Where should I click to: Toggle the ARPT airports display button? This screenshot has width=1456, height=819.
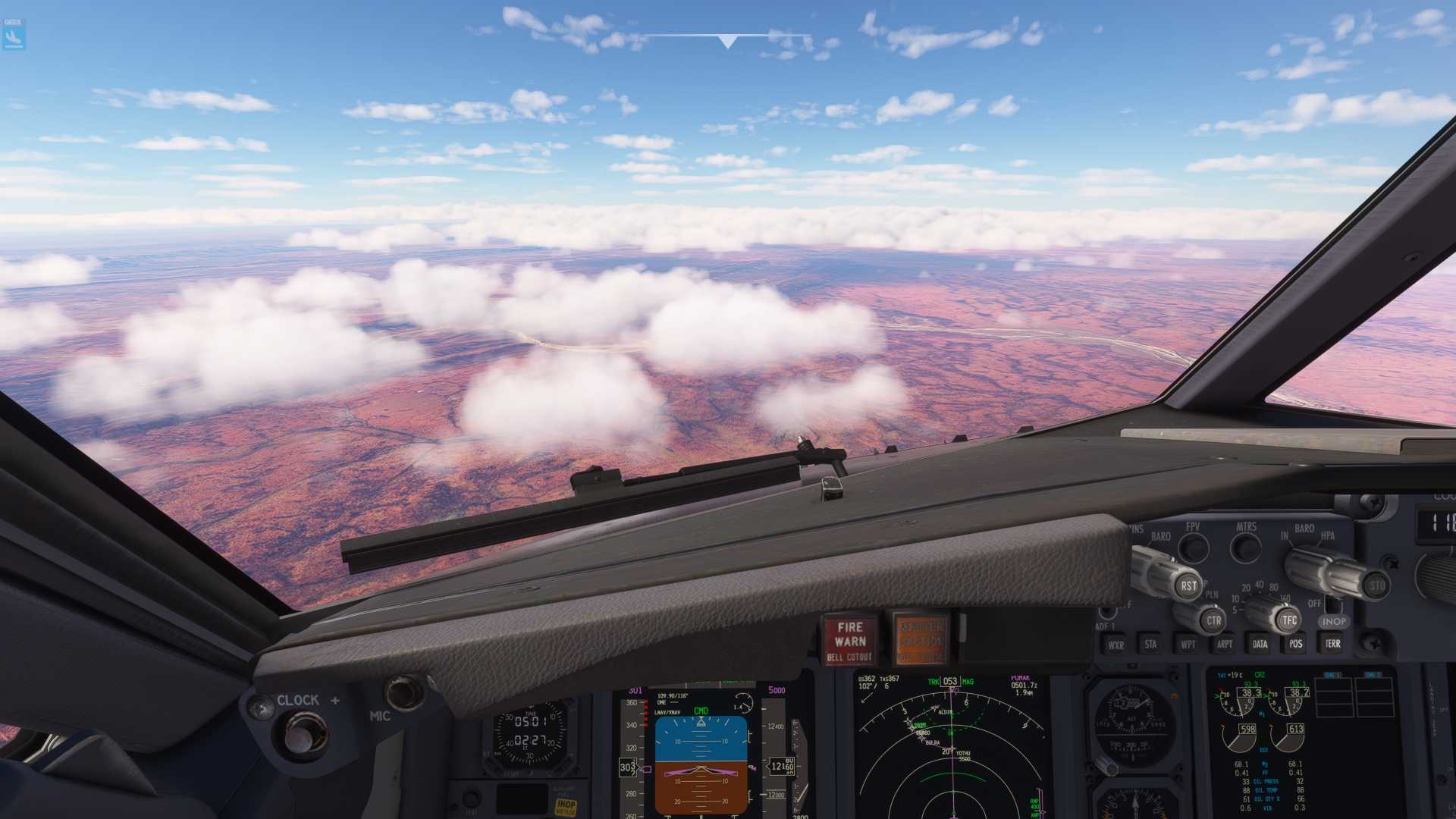click(x=1224, y=645)
